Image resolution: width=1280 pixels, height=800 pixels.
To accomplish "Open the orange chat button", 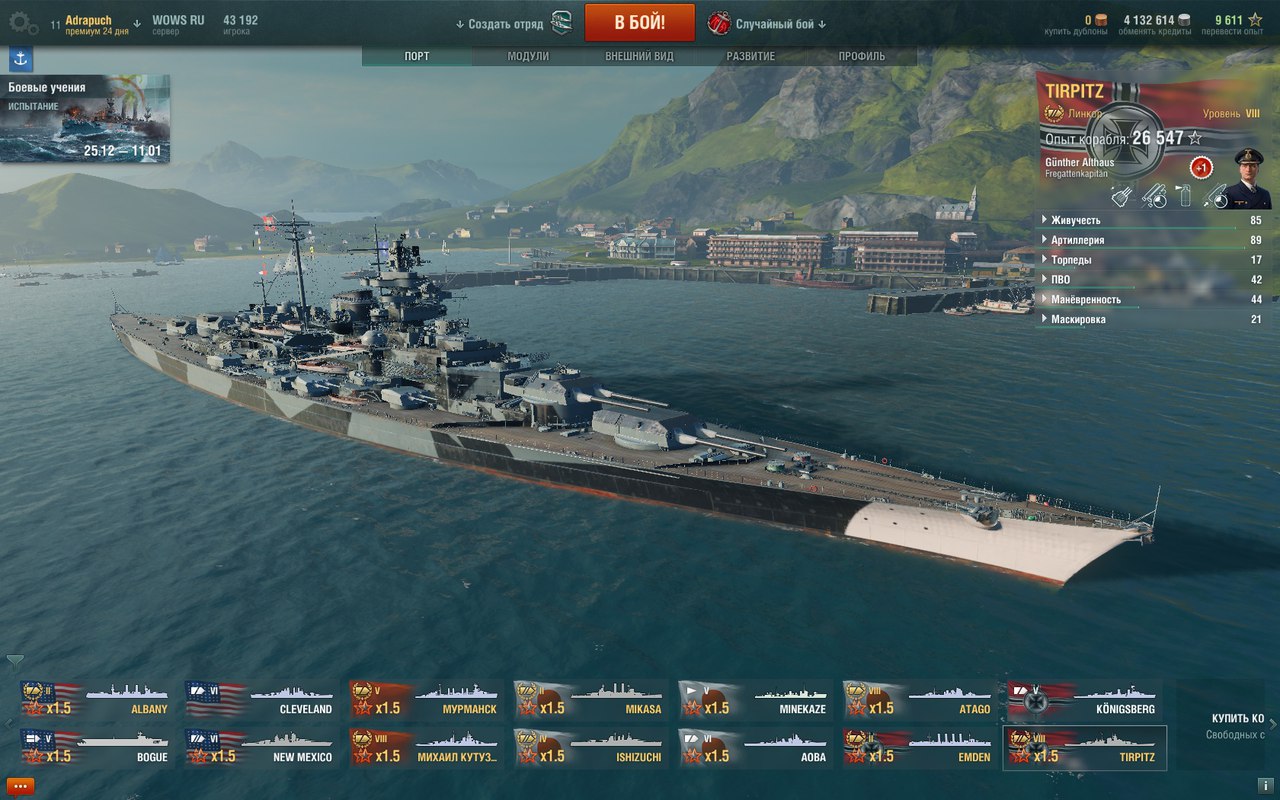I will tap(19, 786).
